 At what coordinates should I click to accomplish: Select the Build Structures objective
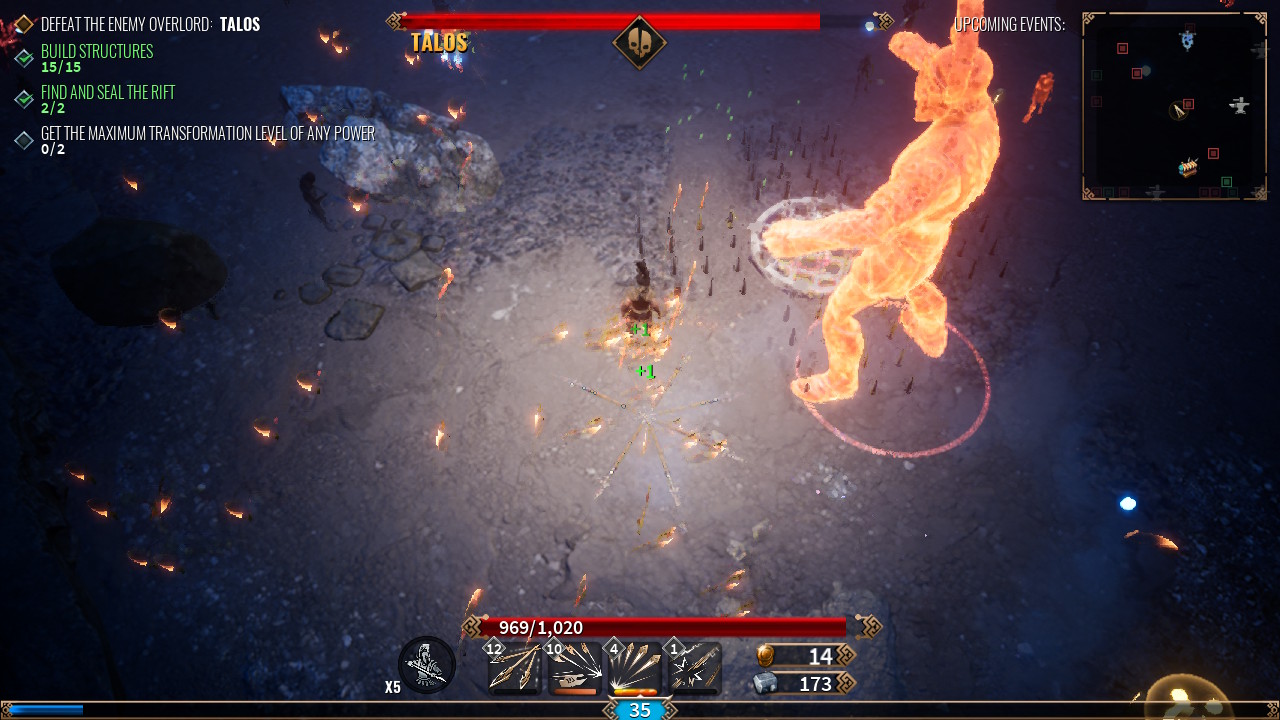97,52
